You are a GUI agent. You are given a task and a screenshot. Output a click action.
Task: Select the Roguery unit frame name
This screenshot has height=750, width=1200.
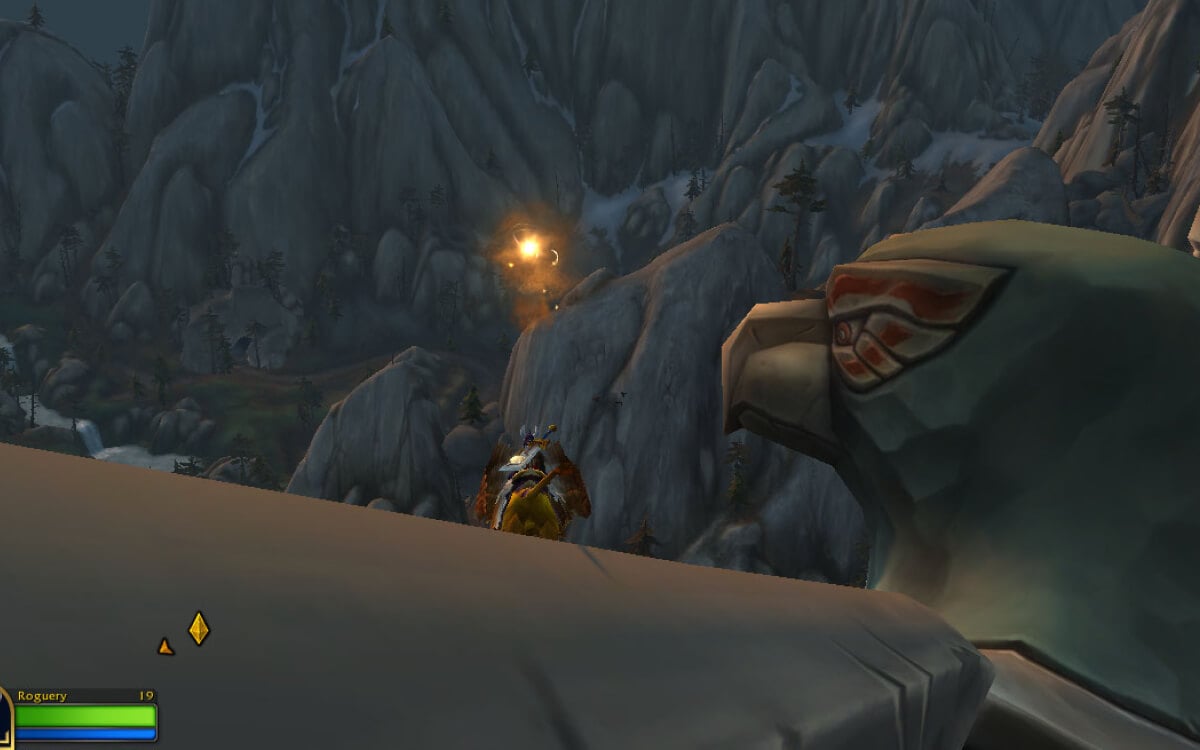(x=42, y=696)
